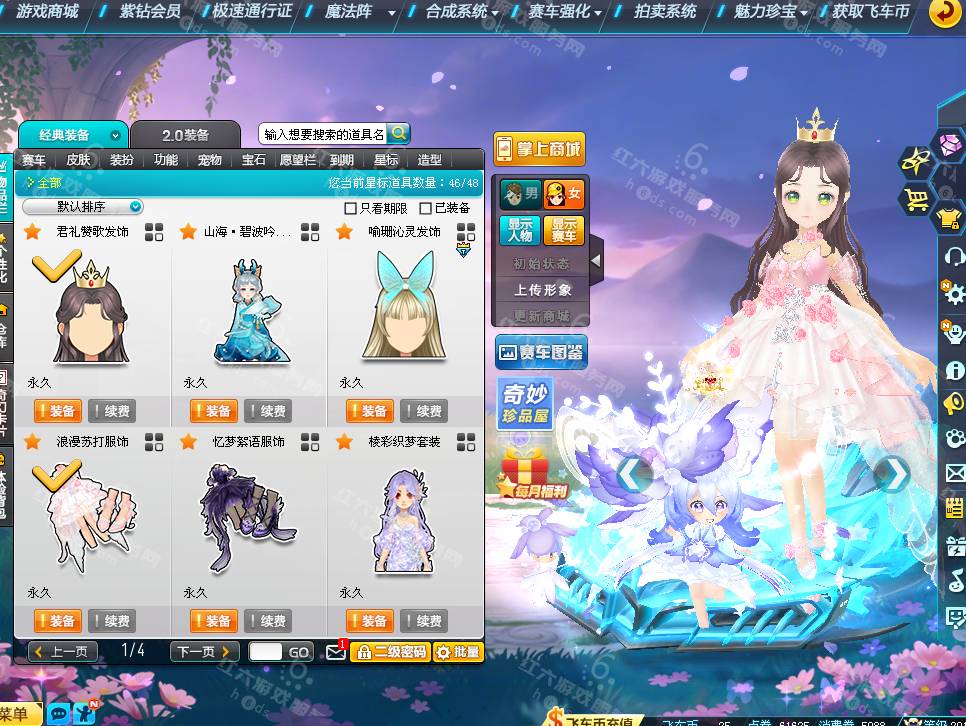Open the 游戏商城 game shop menu
Screen dimensions: 966x726
(46, 12)
